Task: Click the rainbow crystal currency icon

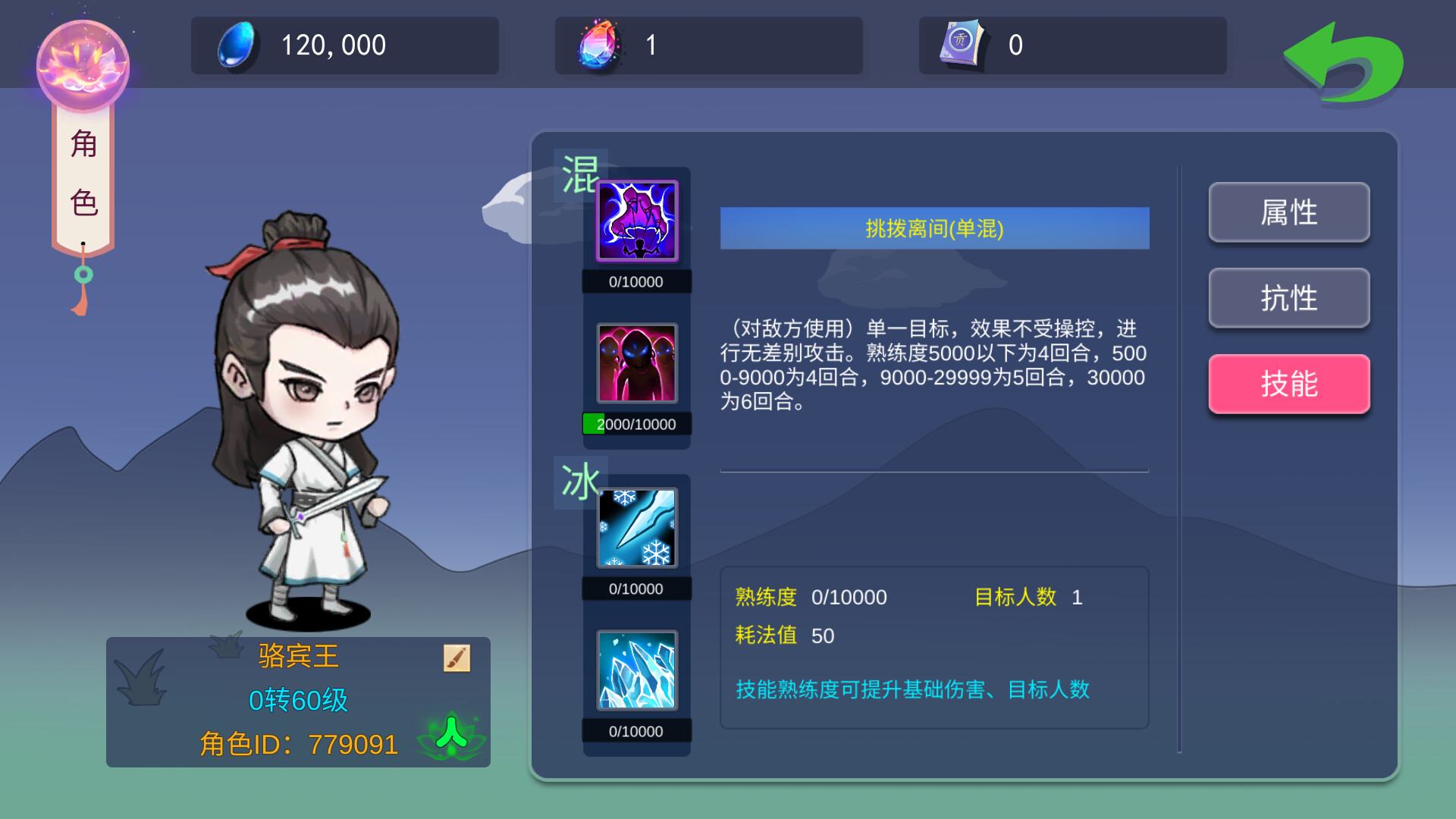Action: point(598,45)
